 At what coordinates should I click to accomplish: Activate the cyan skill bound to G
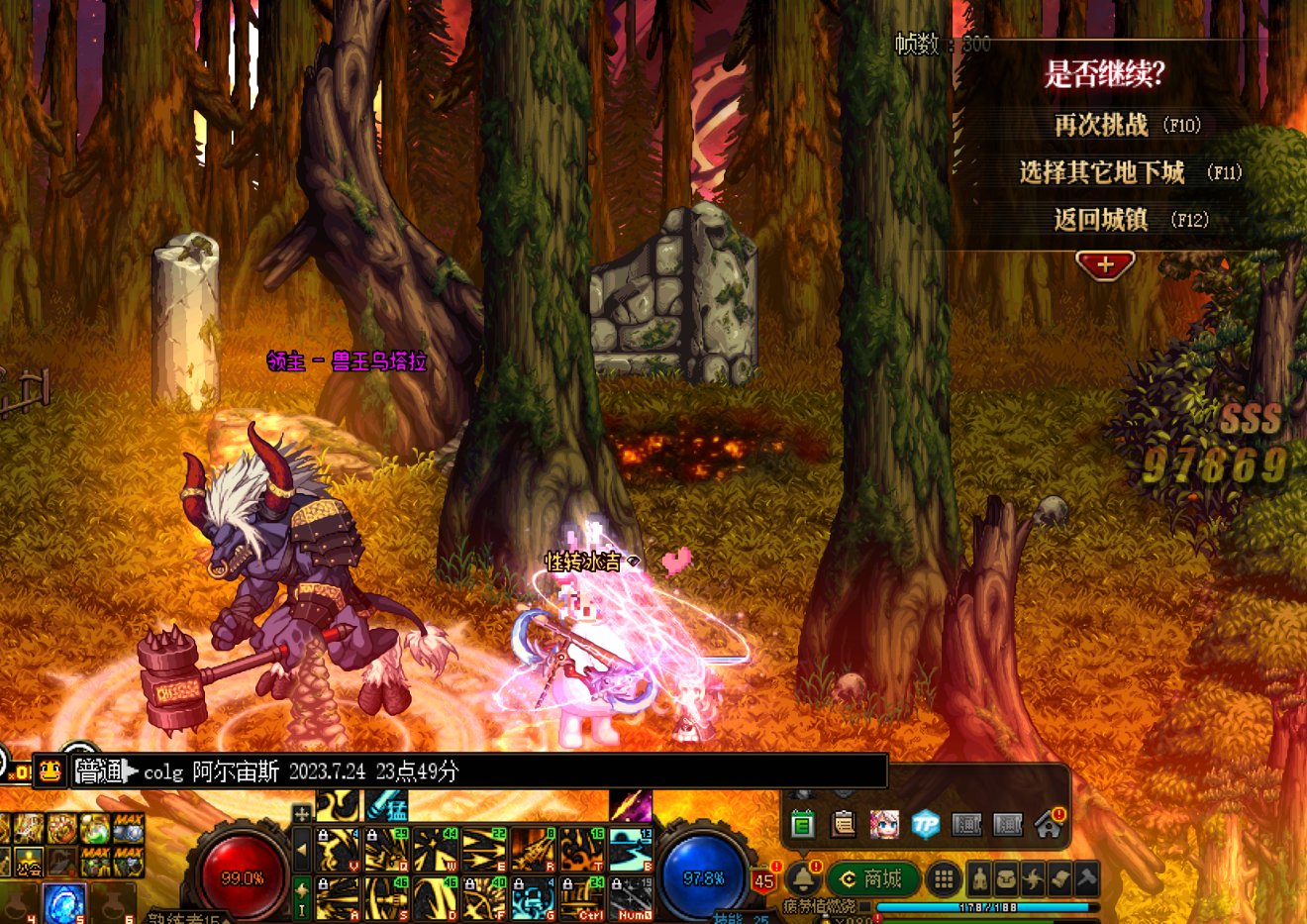(533, 899)
